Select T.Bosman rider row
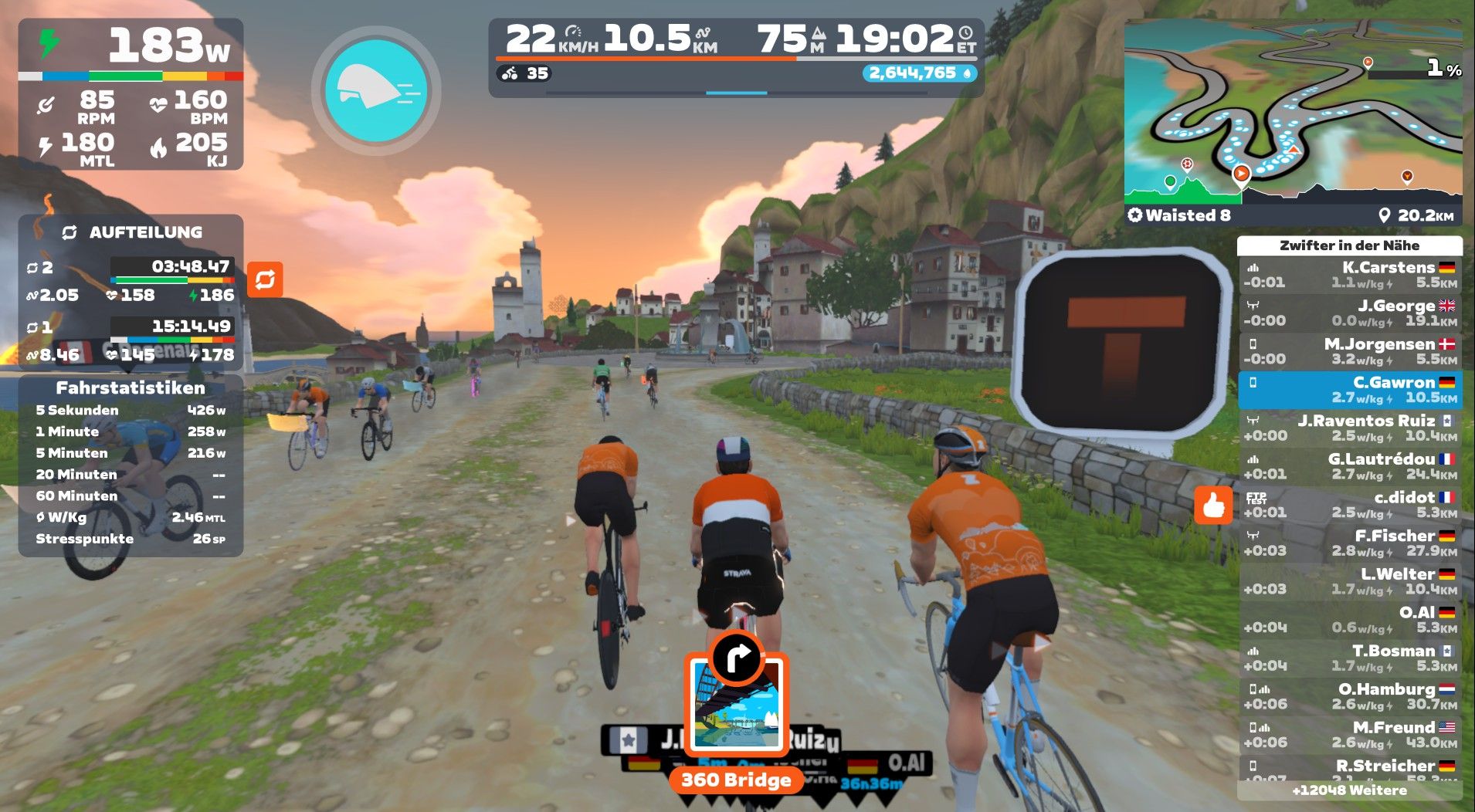This screenshot has width=1475, height=812. (x=1349, y=658)
